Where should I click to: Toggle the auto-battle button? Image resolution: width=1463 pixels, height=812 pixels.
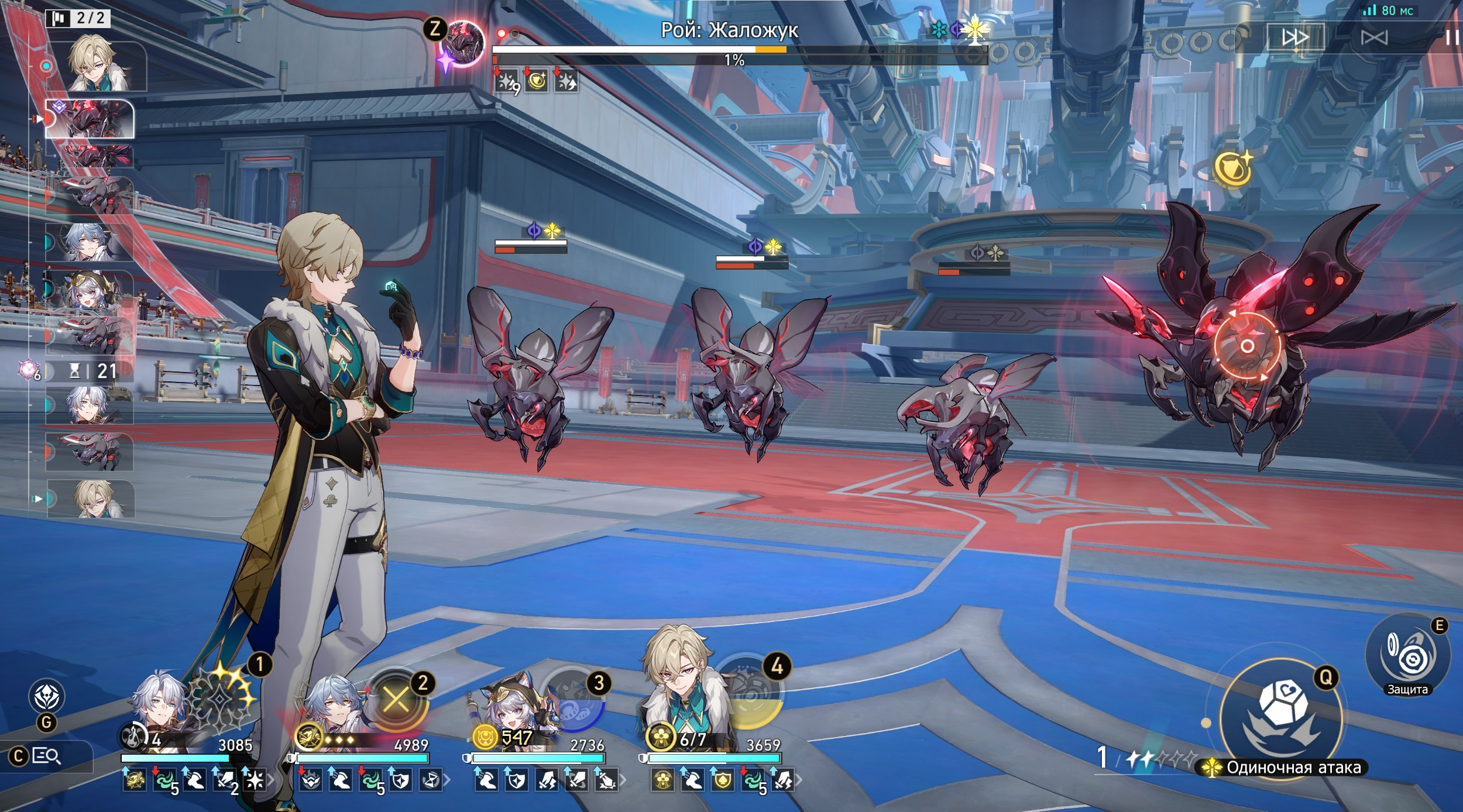(1373, 38)
